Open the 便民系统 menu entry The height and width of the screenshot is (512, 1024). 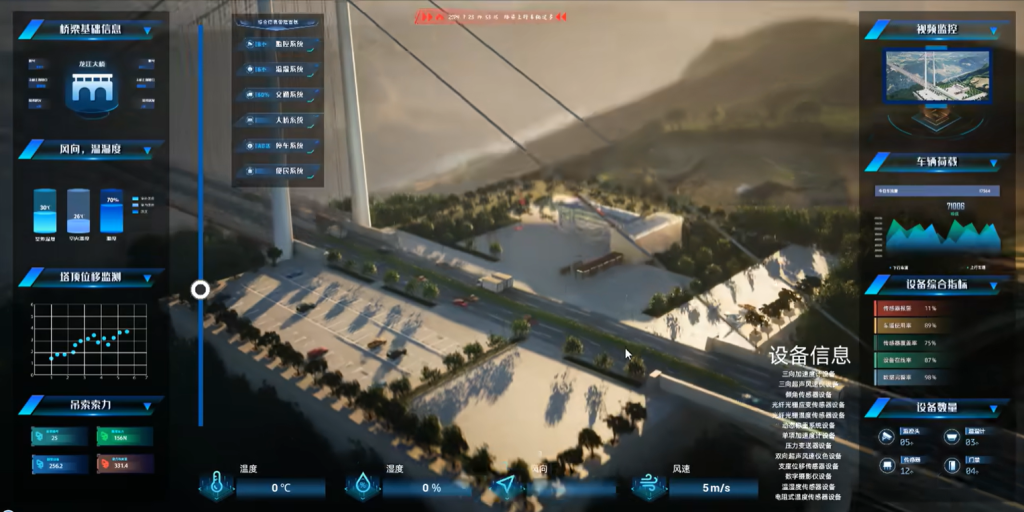point(279,171)
